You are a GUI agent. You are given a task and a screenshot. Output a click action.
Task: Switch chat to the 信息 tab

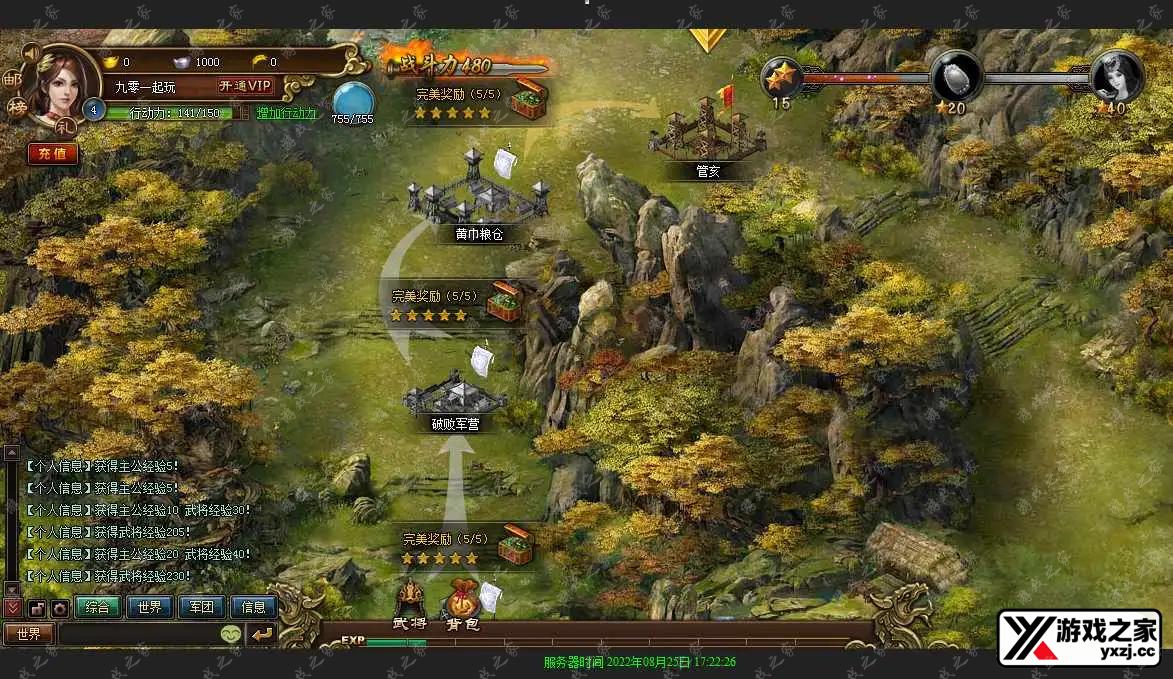pyautogui.click(x=254, y=607)
